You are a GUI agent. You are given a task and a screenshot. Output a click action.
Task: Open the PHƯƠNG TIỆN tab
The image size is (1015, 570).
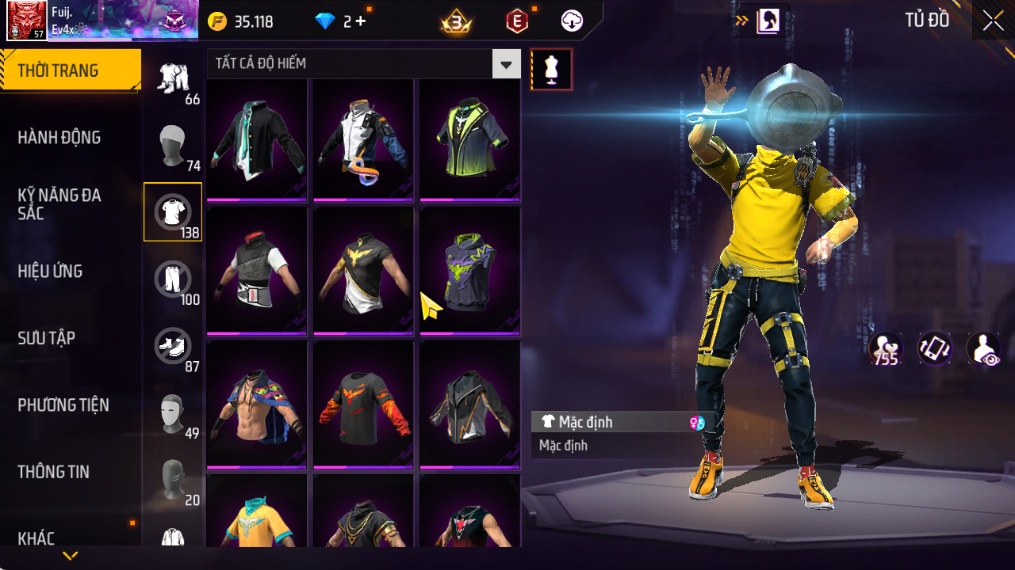[63, 405]
